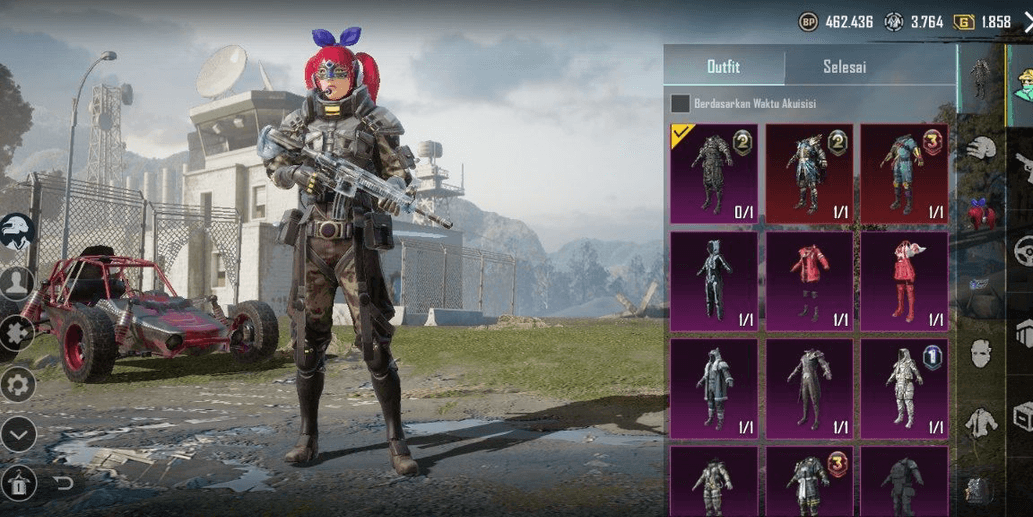Pick the red dress with boots outfit
Viewport: 1033px width, 517px height.
click(904, 281)
